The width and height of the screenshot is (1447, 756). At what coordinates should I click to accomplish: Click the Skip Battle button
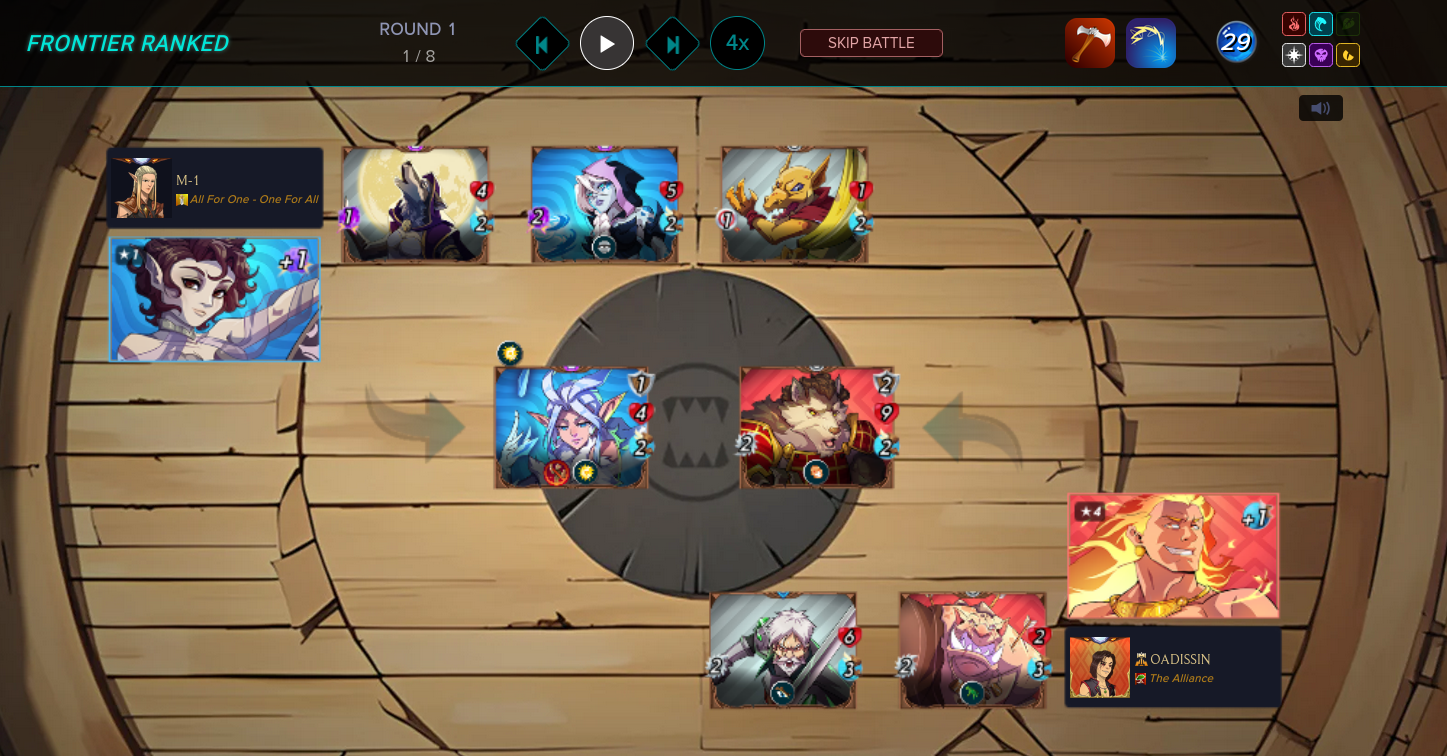871,43
